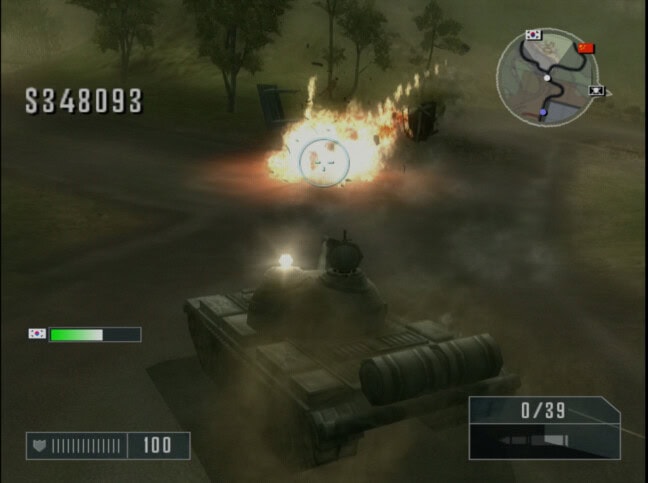Click the circular minimap
This screenshot has width=648, height=483.
click(x=546, y=77)
